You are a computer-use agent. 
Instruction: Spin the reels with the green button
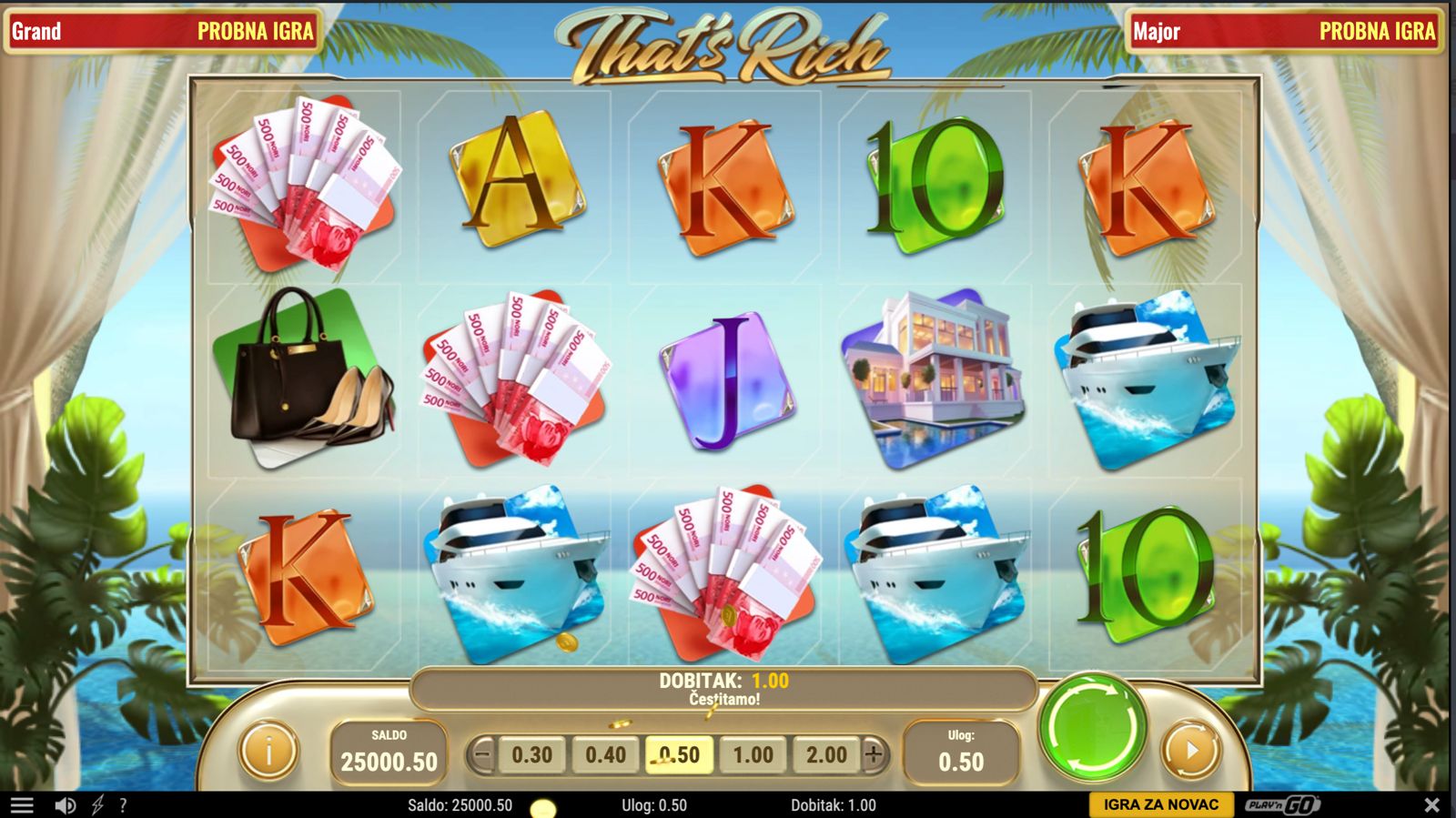(1093, 727)
